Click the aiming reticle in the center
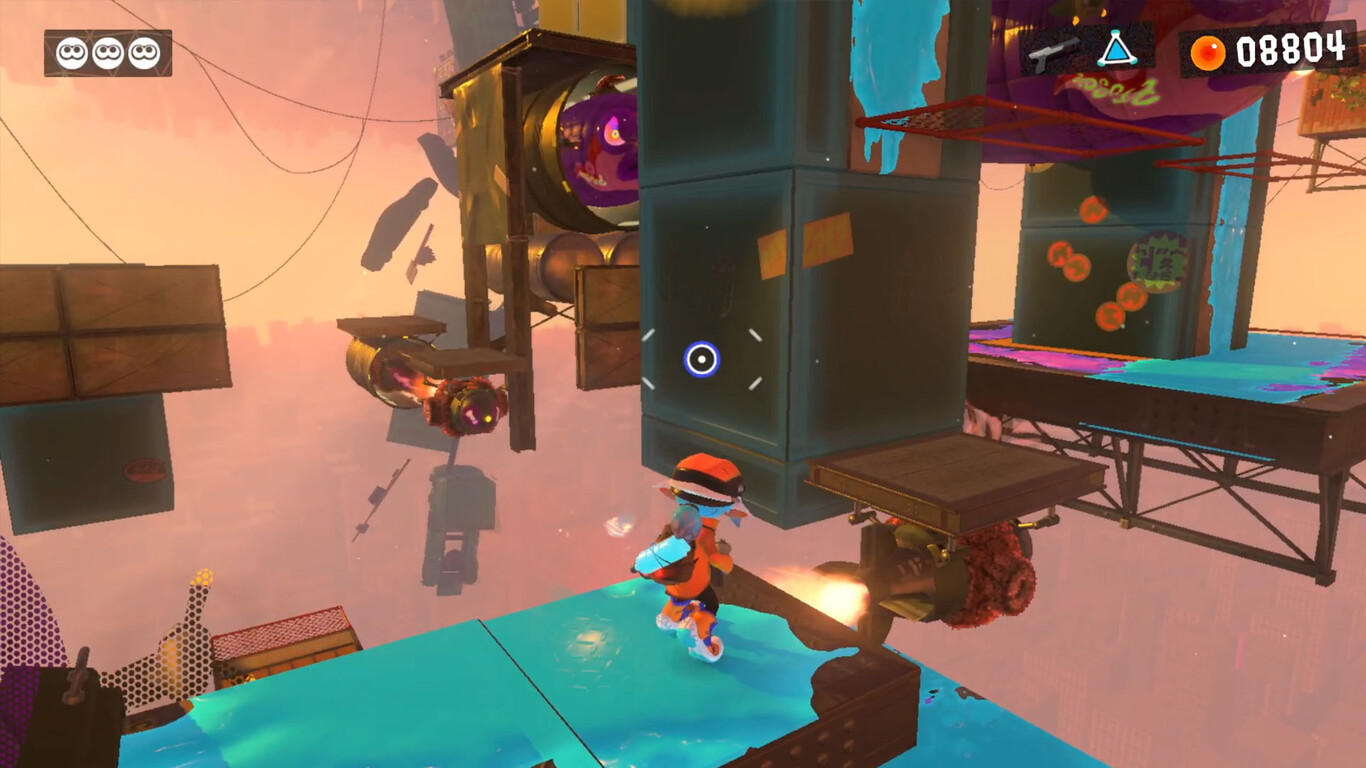The width and height of the screenshot is (1366, 768). (x=702, y=361)
